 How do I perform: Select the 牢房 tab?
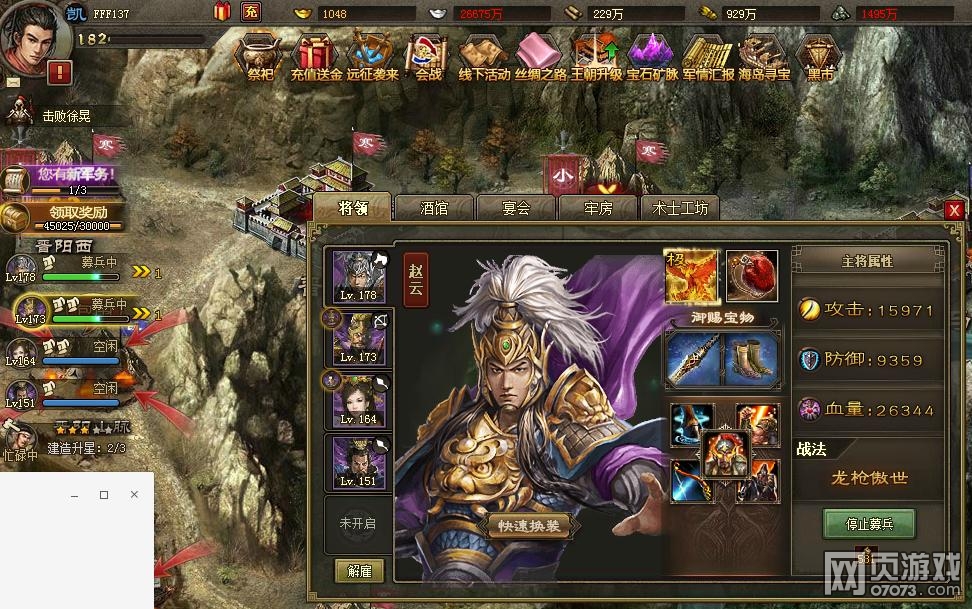598,208
